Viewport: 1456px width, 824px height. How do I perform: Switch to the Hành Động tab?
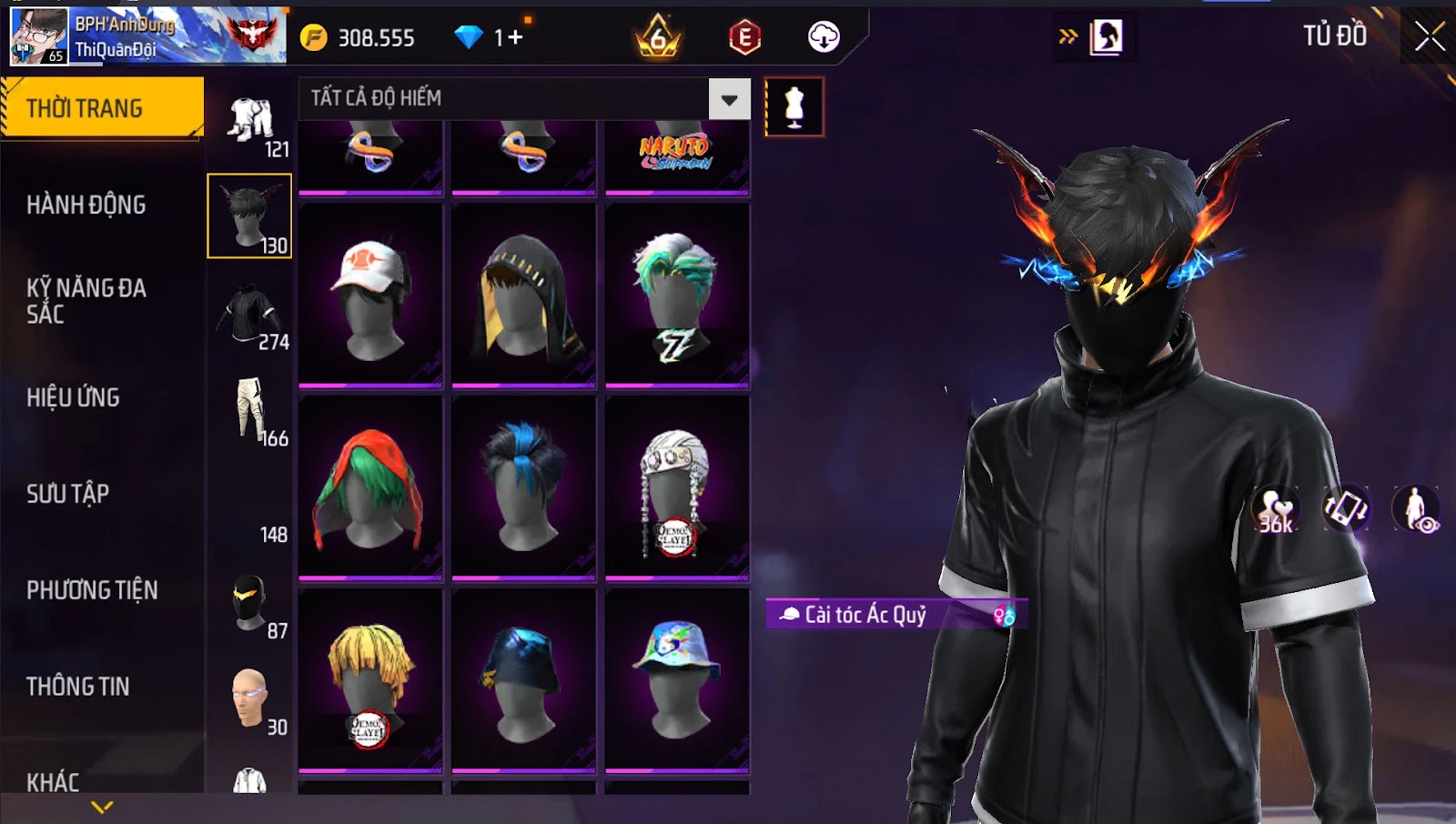tap(86, 205)
